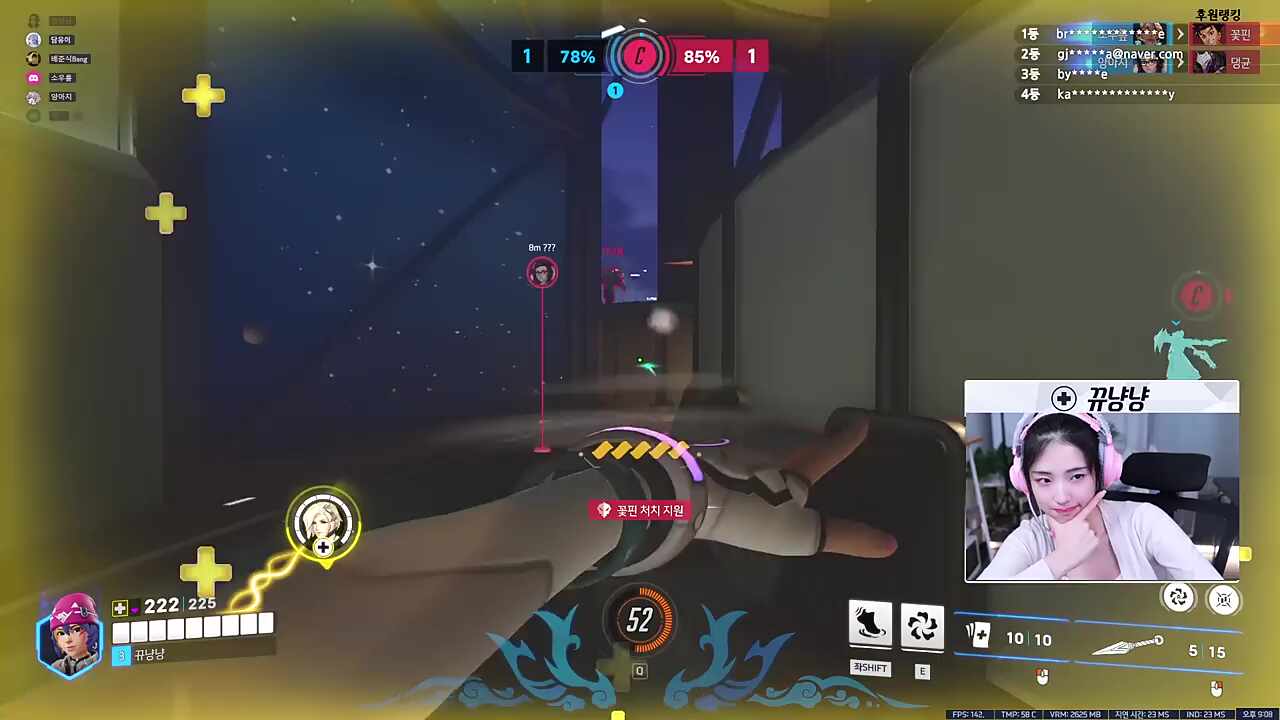Click the pink Discord icon next to 소우릎

[x=33, y=77]
